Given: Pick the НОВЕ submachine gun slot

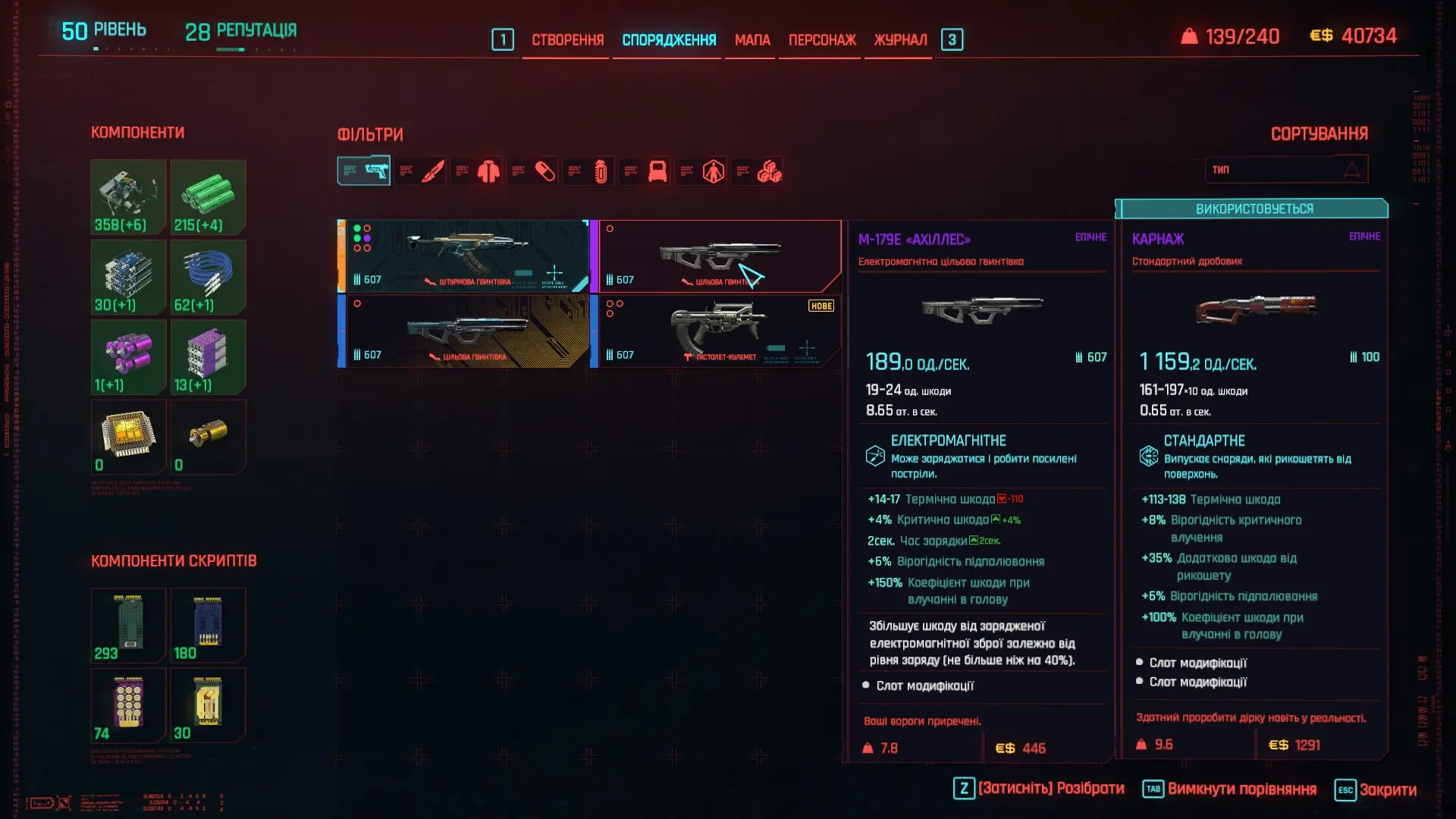Looking at the screenshot, I should 716,331.
